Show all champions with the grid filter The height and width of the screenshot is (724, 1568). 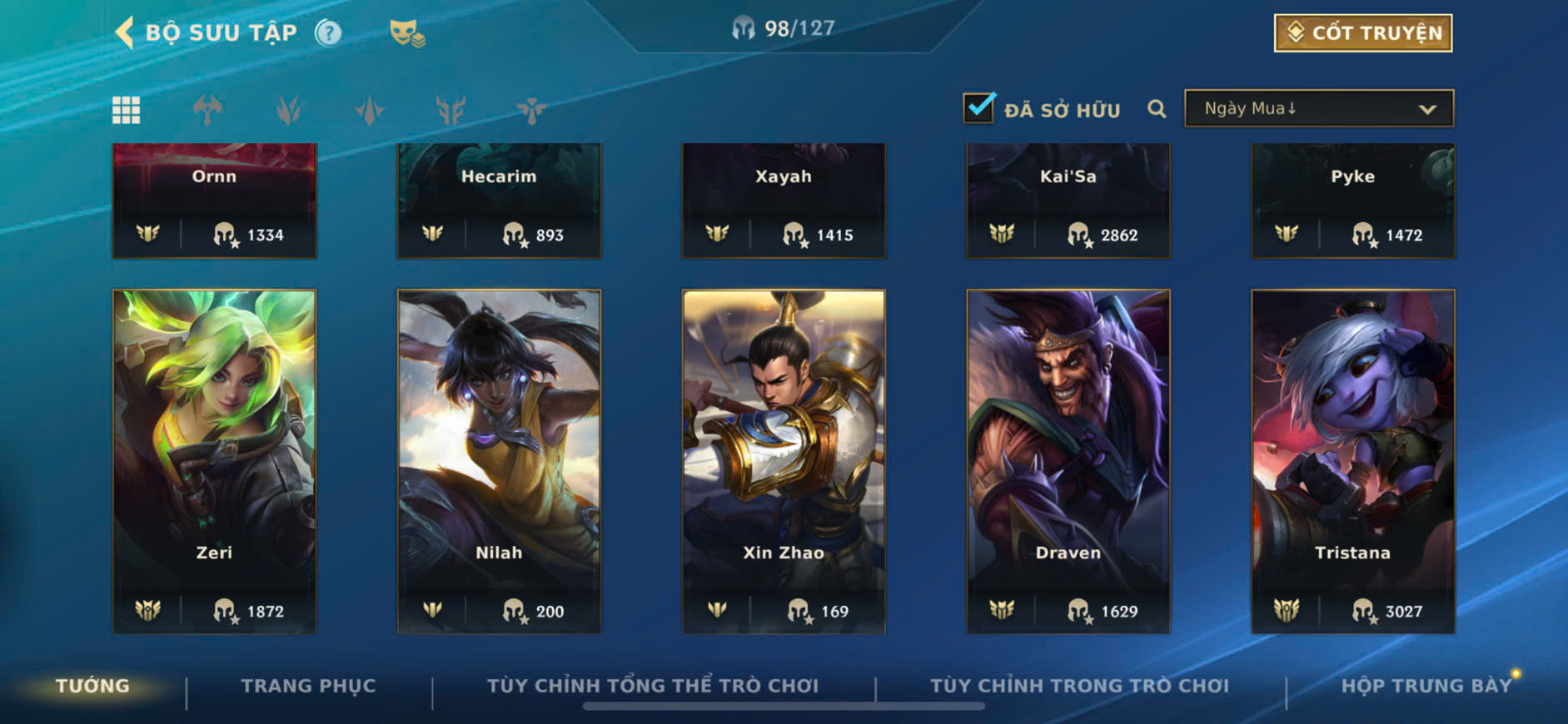click(127, 110)
